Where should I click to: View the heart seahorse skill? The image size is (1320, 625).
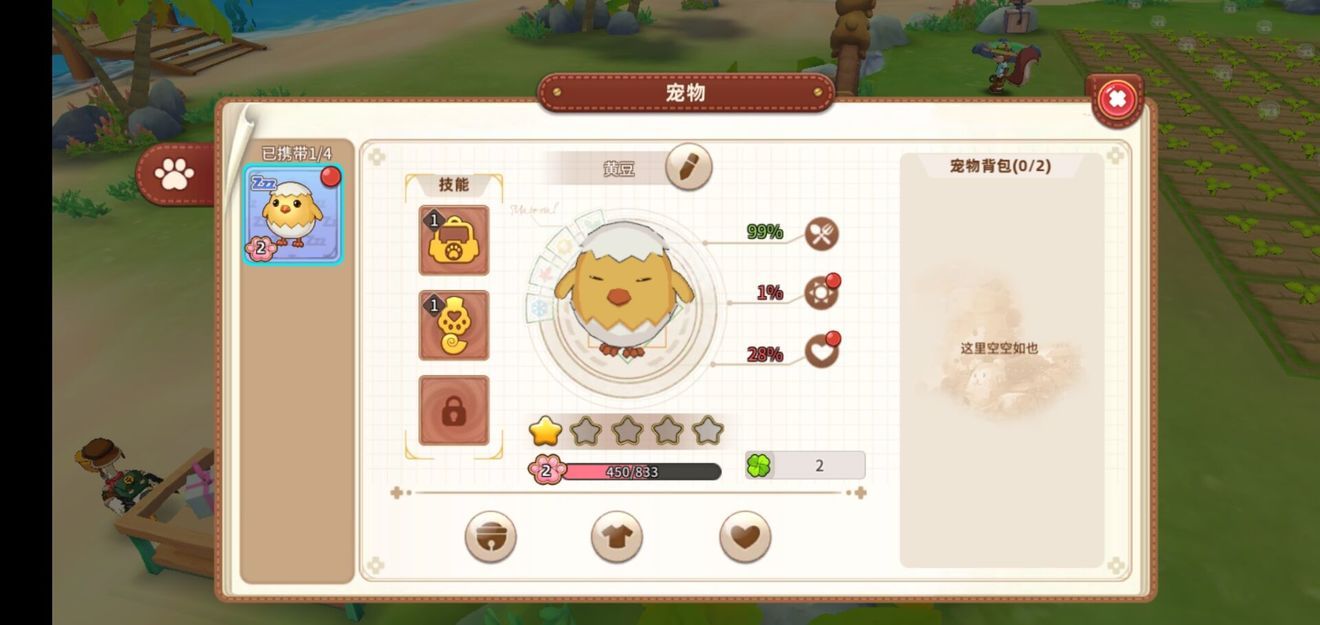454,325
